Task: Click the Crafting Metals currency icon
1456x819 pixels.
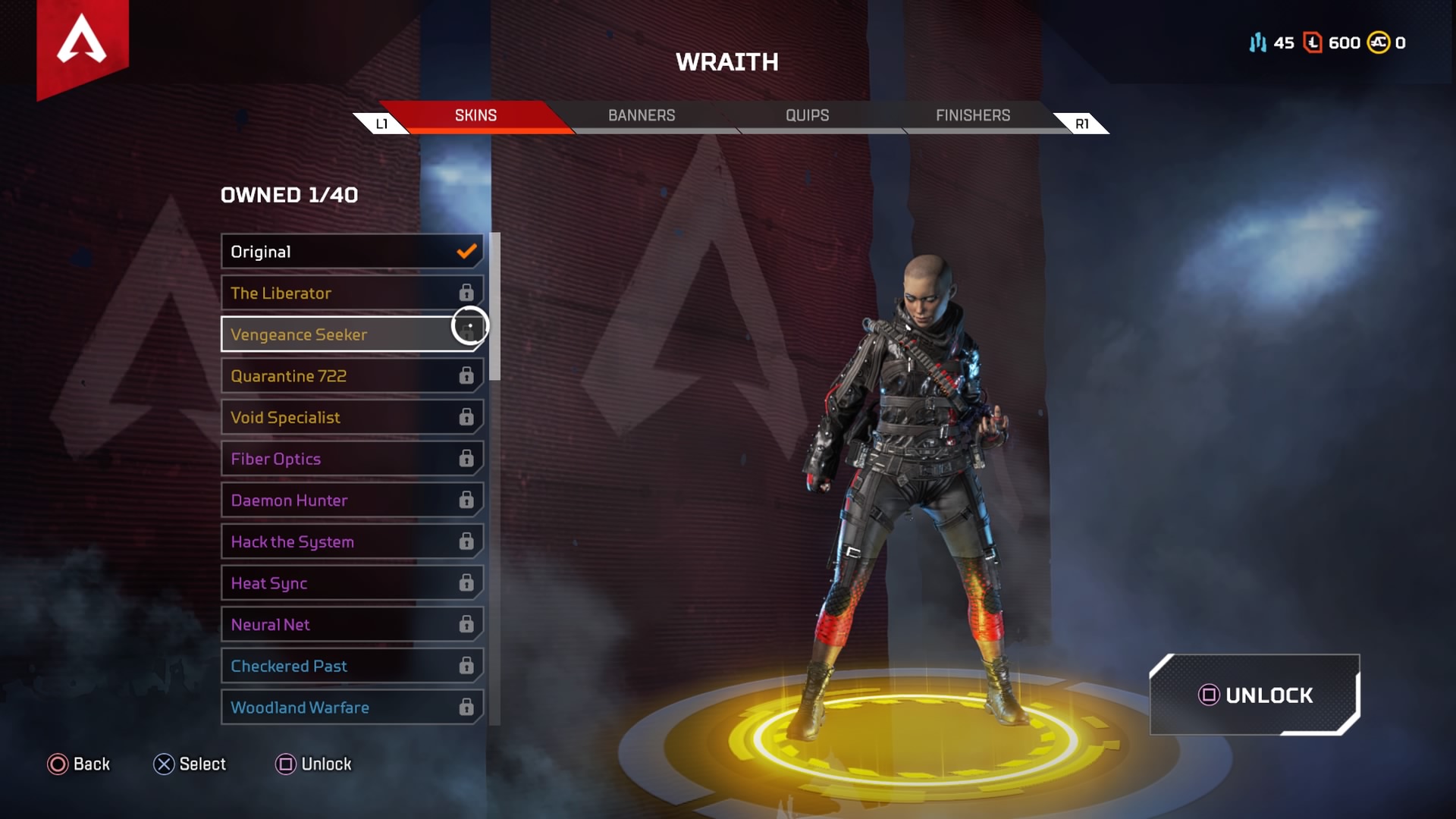Action: point(1257,43)
